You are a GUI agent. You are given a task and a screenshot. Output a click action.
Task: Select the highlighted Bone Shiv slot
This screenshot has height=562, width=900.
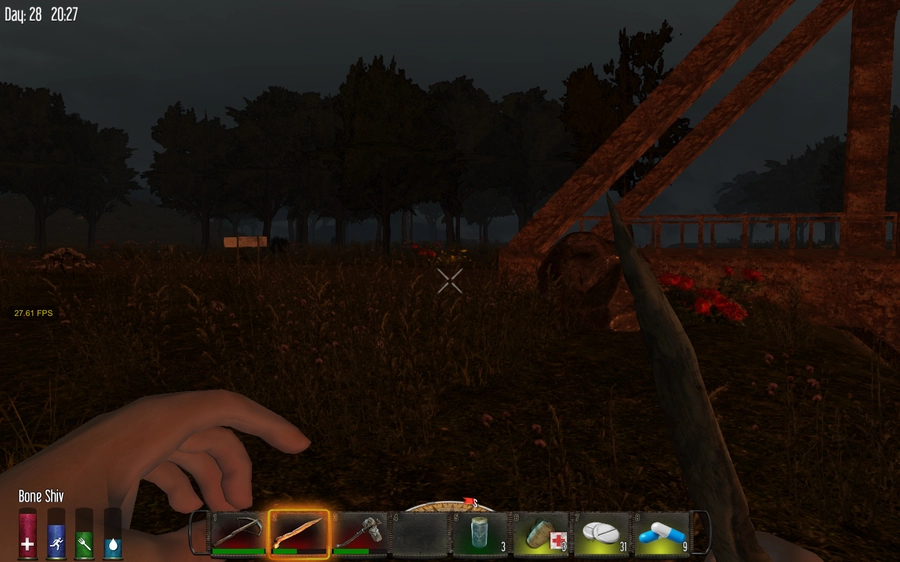coord(299,533)
